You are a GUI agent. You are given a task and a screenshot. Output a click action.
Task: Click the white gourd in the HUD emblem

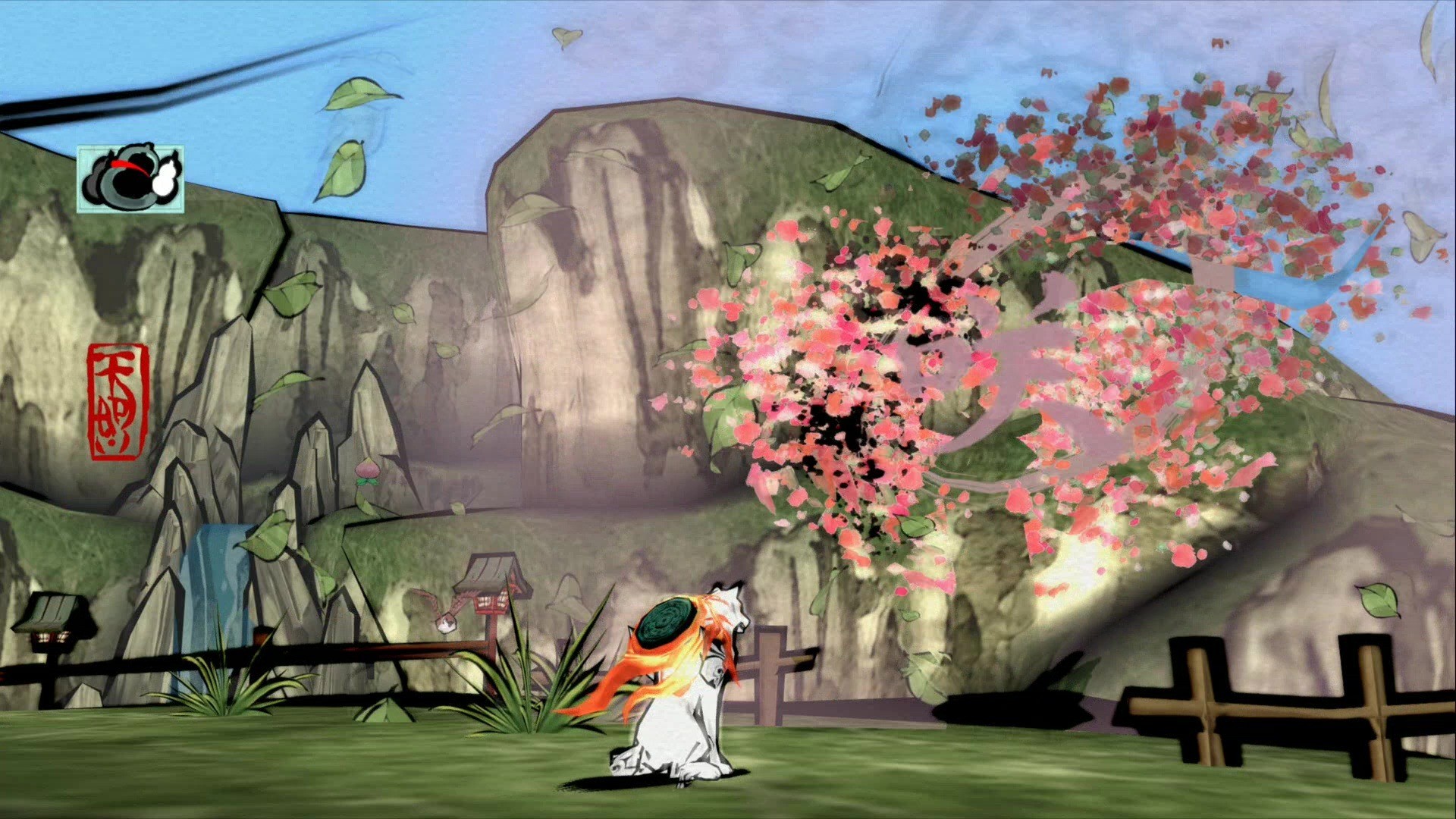pyautogui.click(x=165, y=178)
